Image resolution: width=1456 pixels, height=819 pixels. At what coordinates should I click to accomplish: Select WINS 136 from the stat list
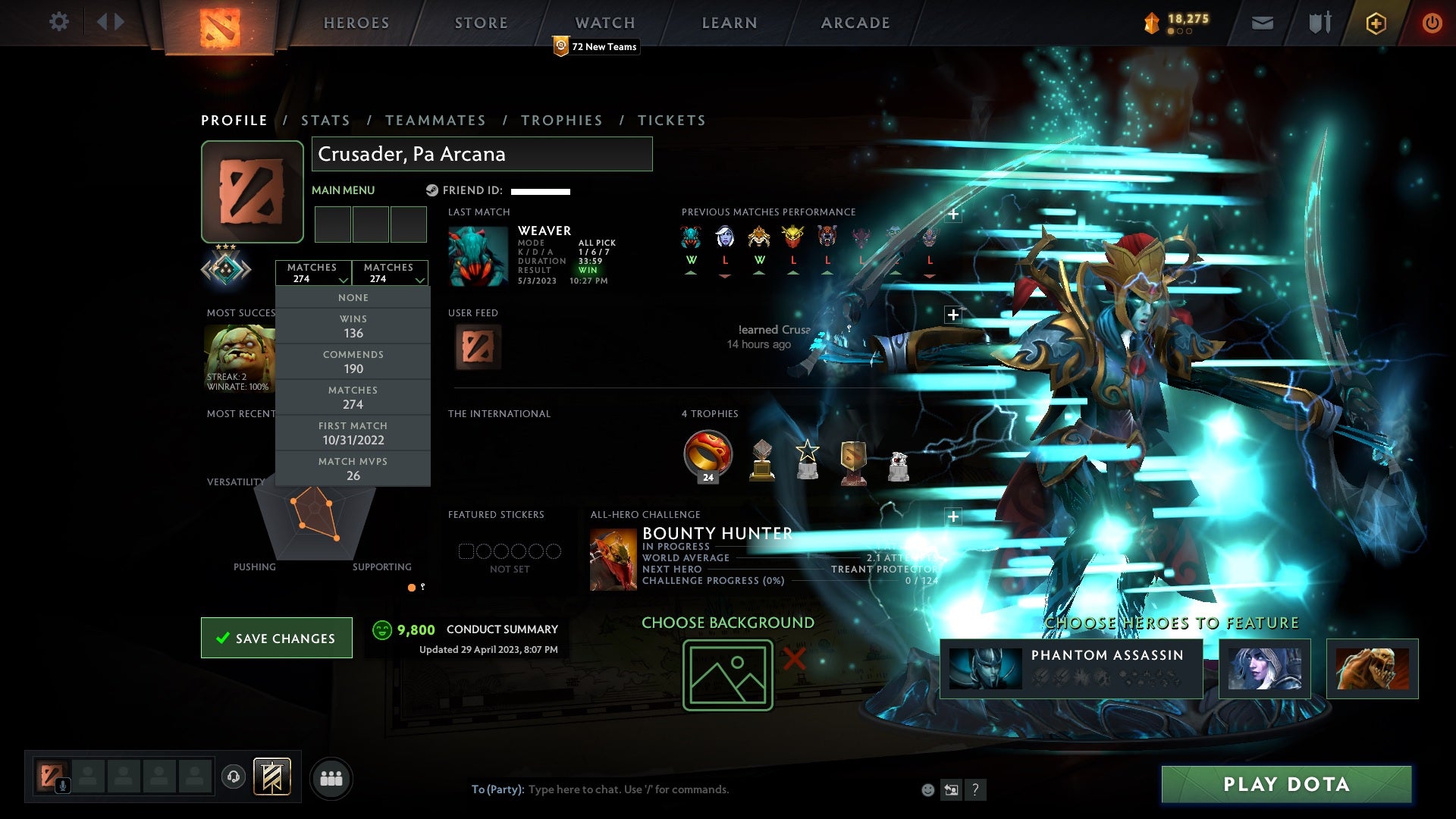pyautogui.click(x=353, y=326)
